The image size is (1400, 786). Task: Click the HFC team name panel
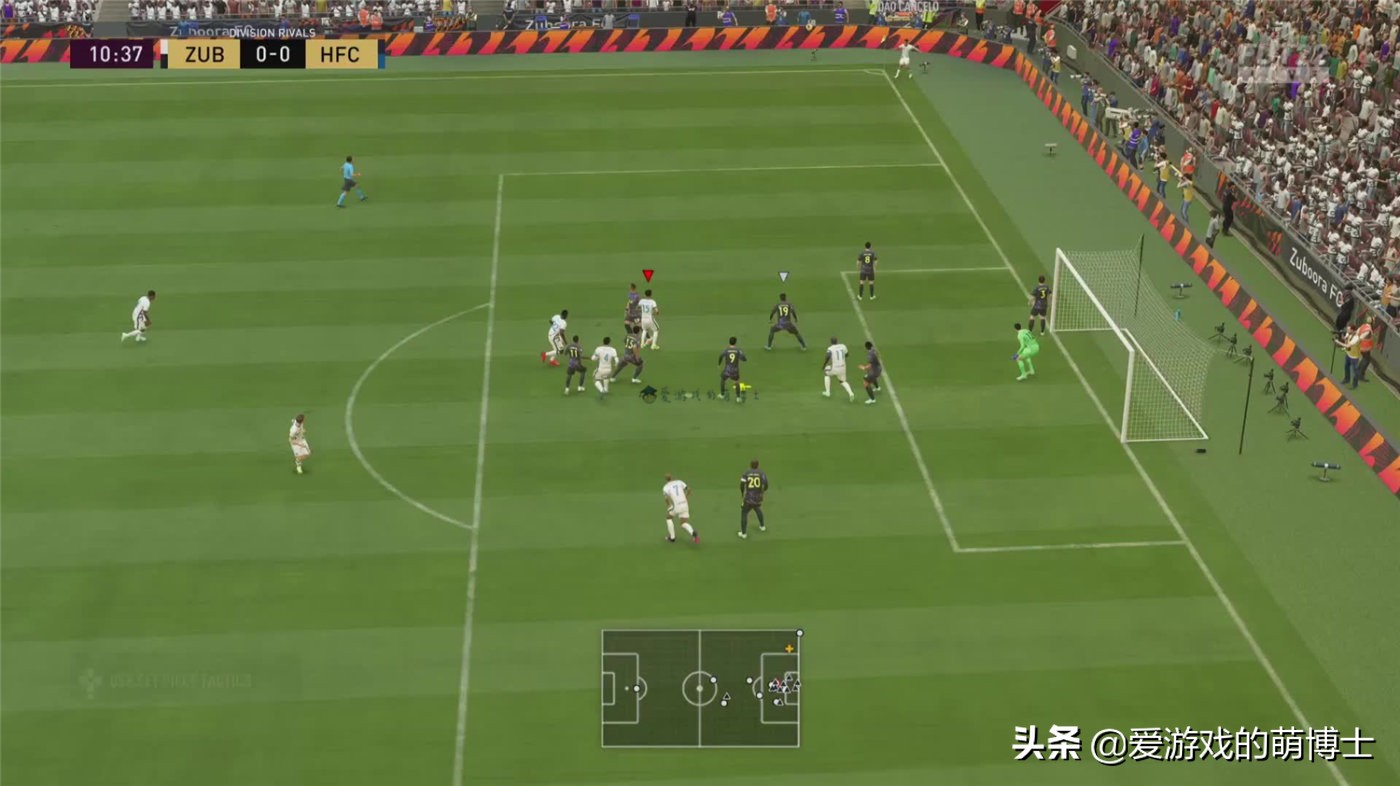tap(340, 55)
